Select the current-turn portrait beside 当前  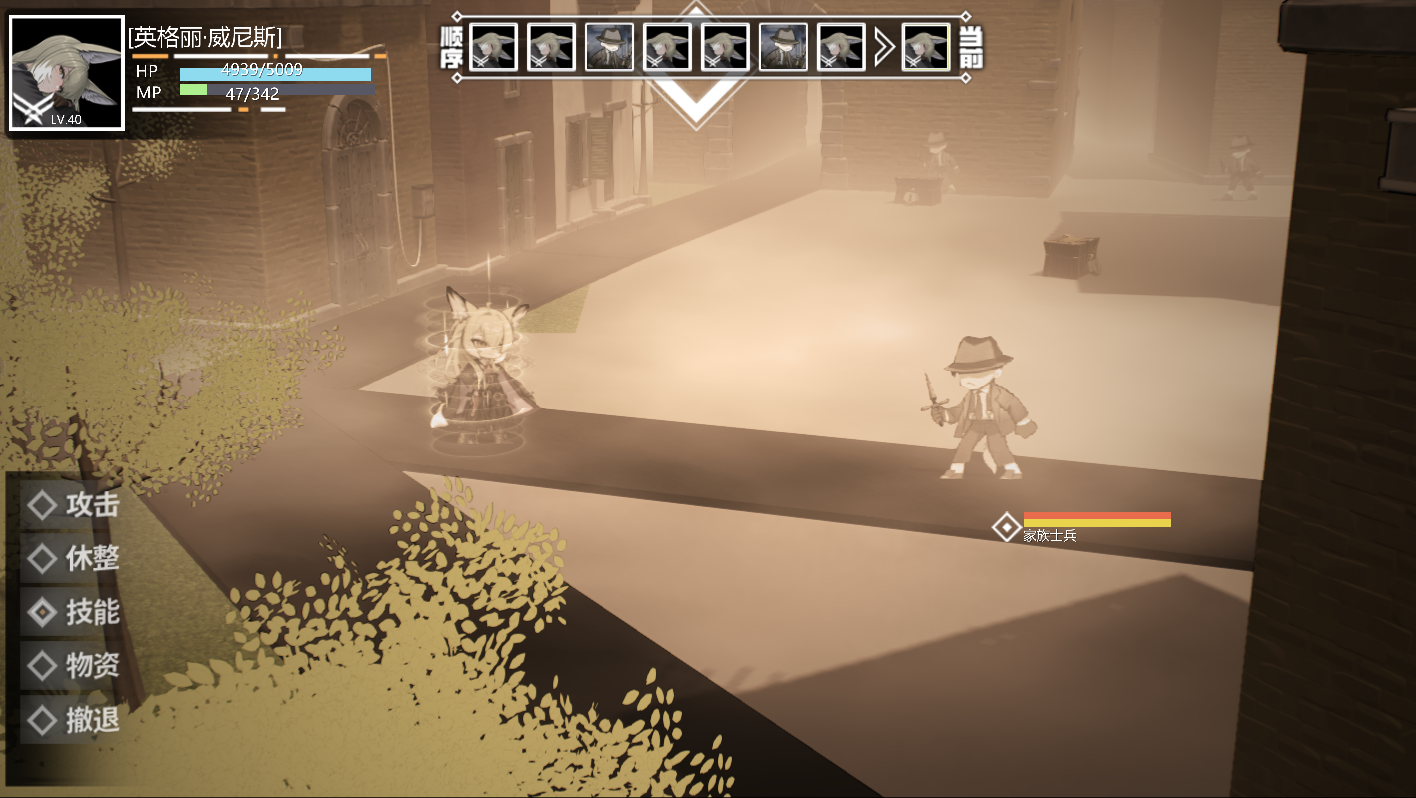tap(926, 47)
